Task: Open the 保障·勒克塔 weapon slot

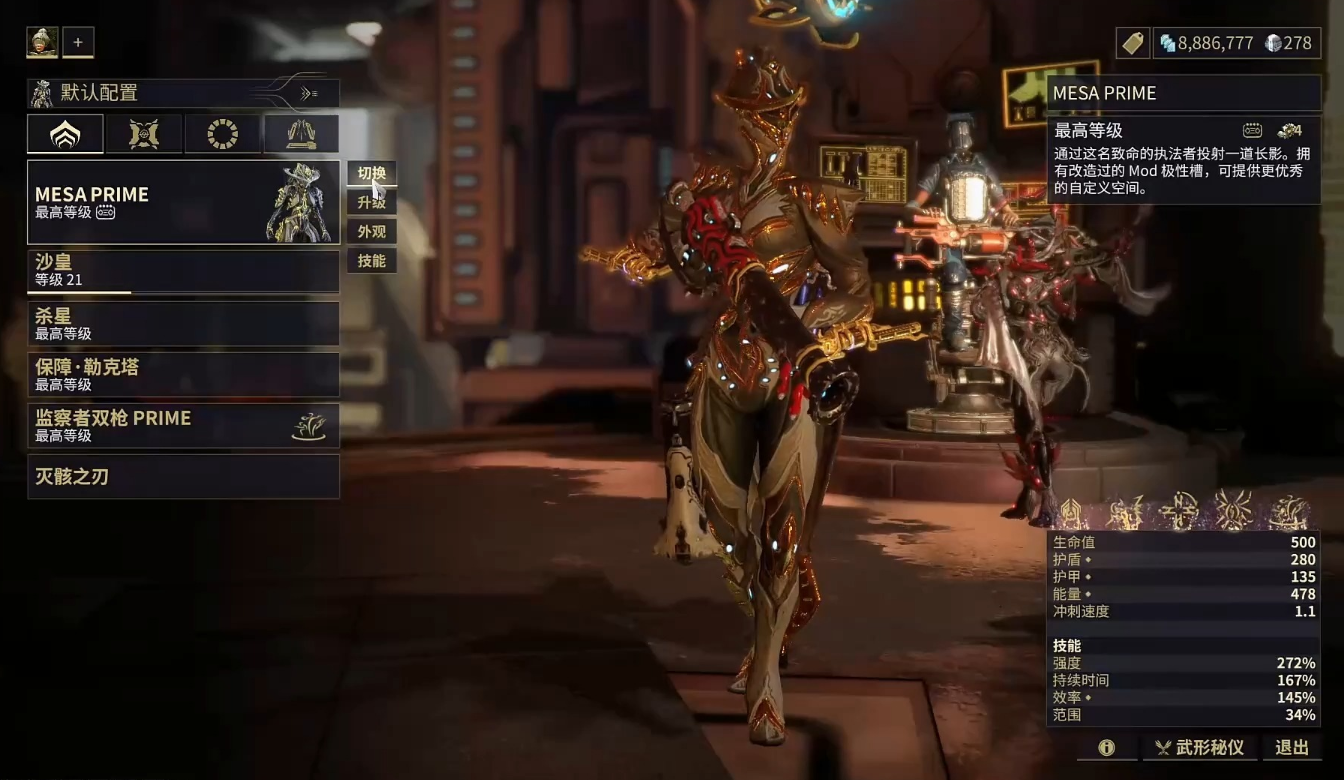Action: [x=183, y=375]
